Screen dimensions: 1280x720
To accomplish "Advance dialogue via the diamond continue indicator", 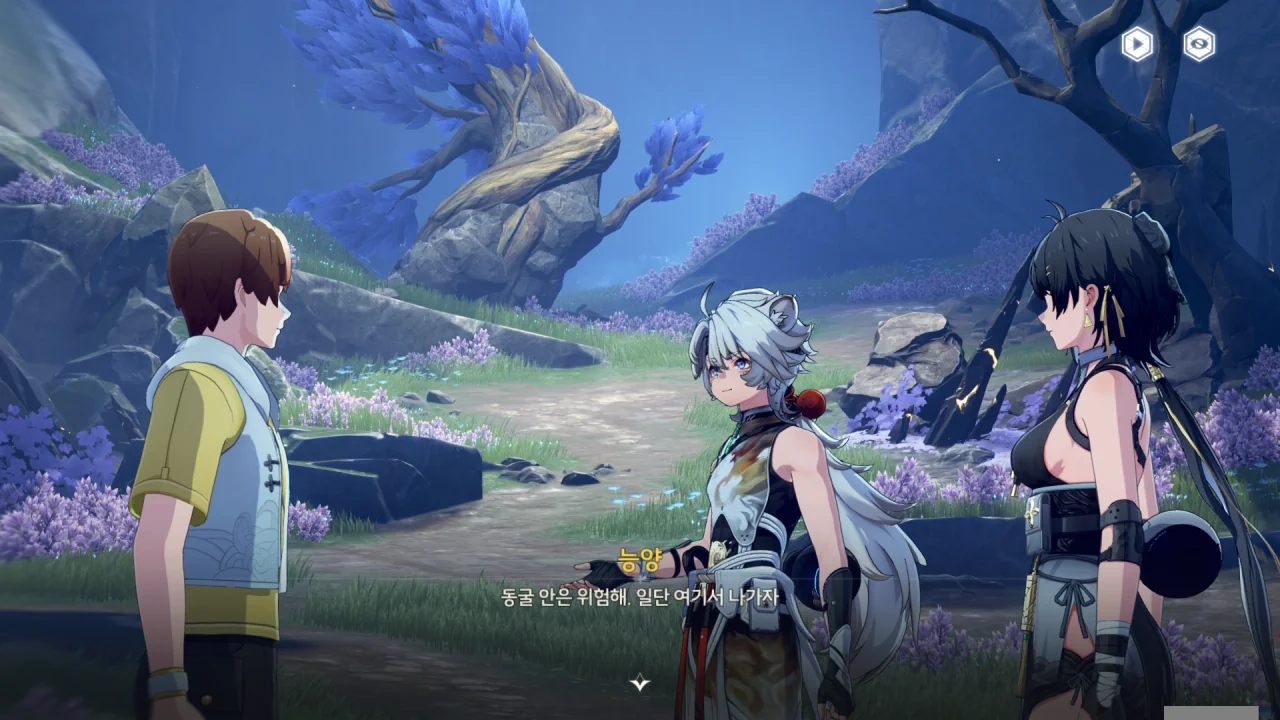I will click(640, 683).
